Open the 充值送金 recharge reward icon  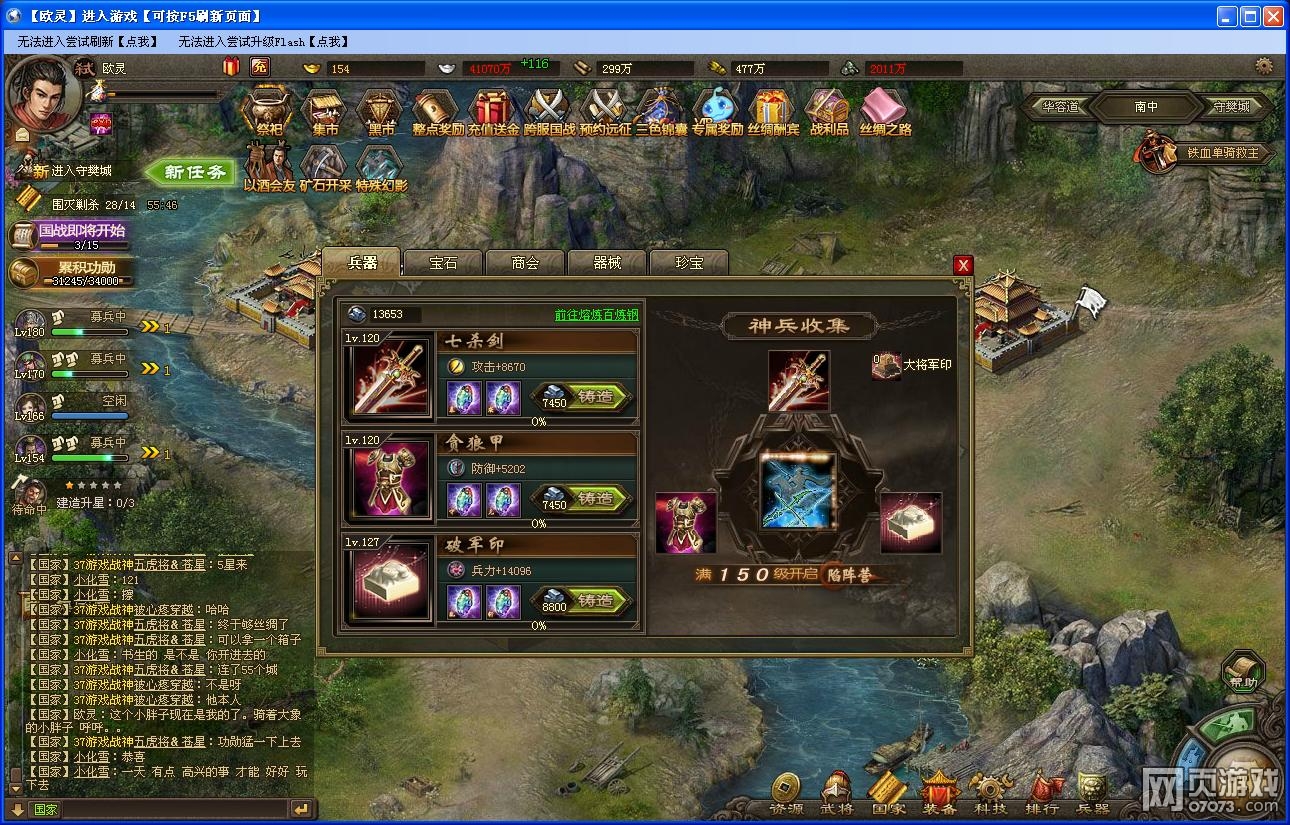pyautogui.click(x=491, y=112)
